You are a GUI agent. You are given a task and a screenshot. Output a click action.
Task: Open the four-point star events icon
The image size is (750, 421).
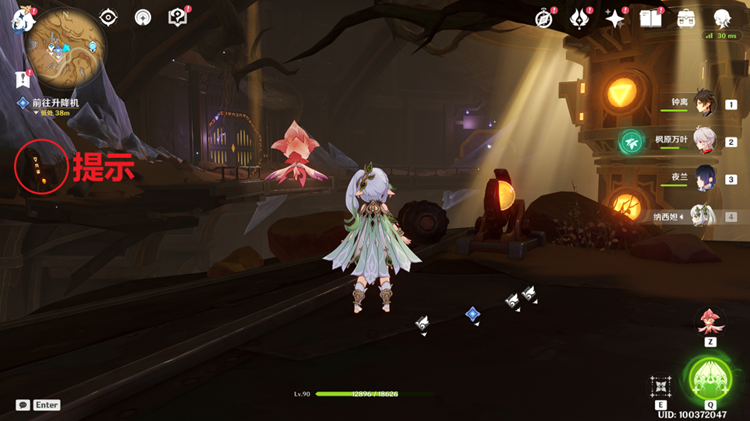(x=616, y=18)
